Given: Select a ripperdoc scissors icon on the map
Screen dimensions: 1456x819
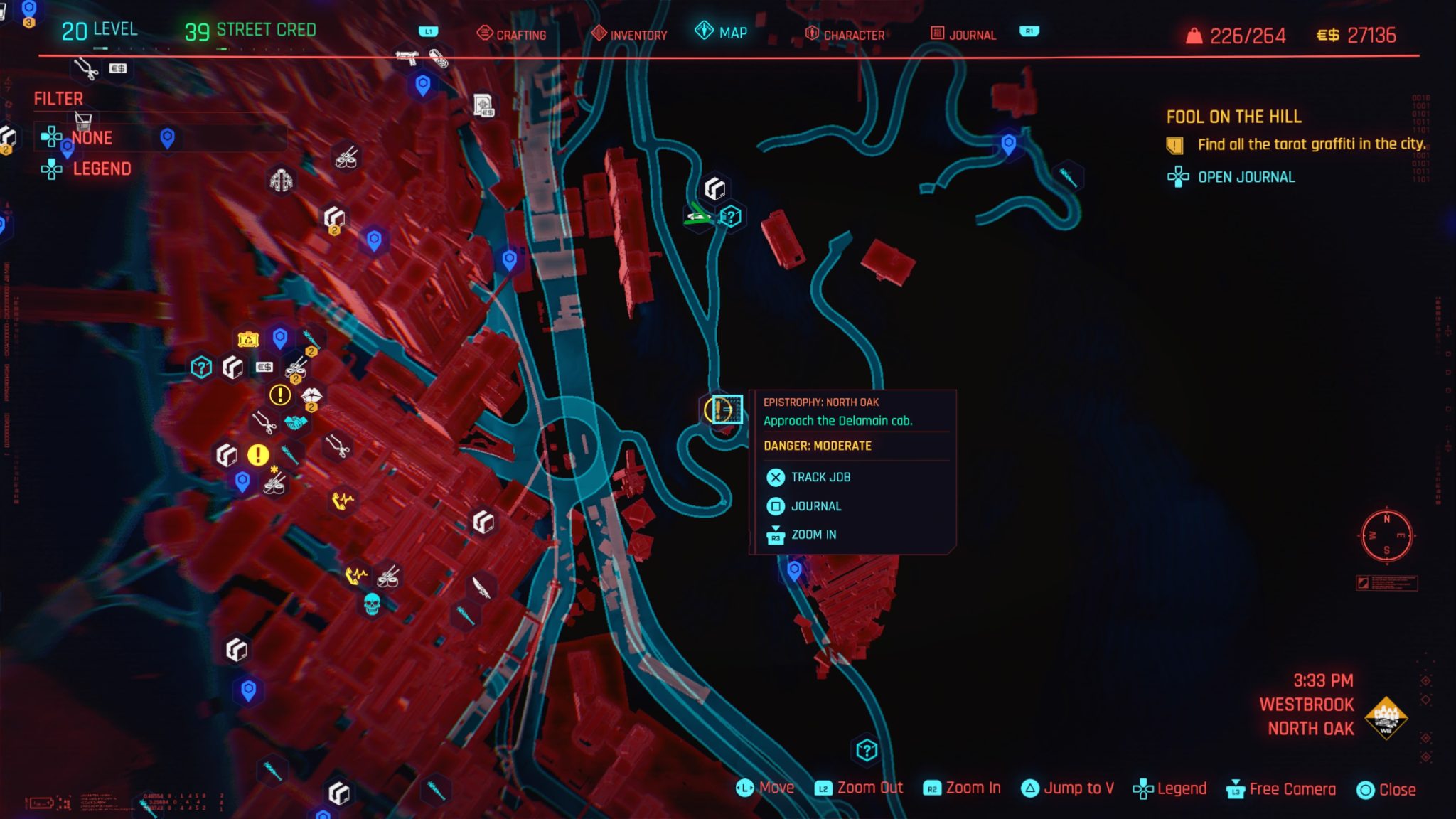Looking at the screenshot, I should [x=264, y=422].
